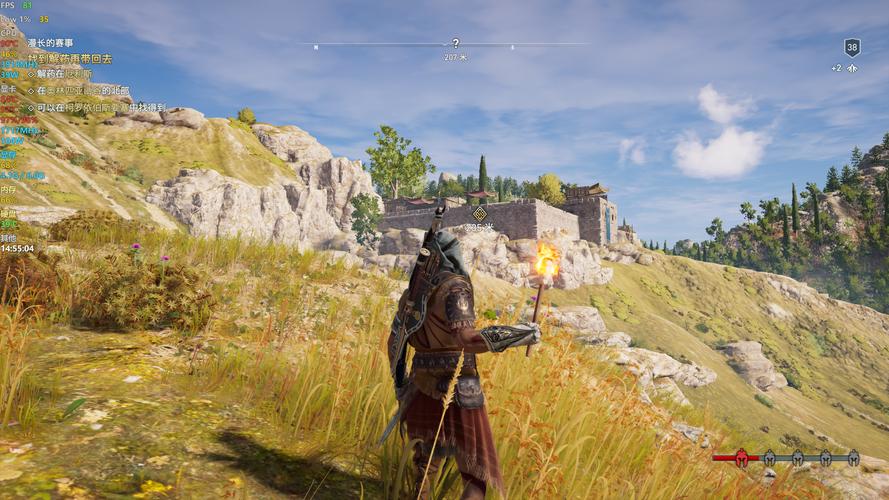
Task: Select the question mark compass marker
Action: pos(456,43)
